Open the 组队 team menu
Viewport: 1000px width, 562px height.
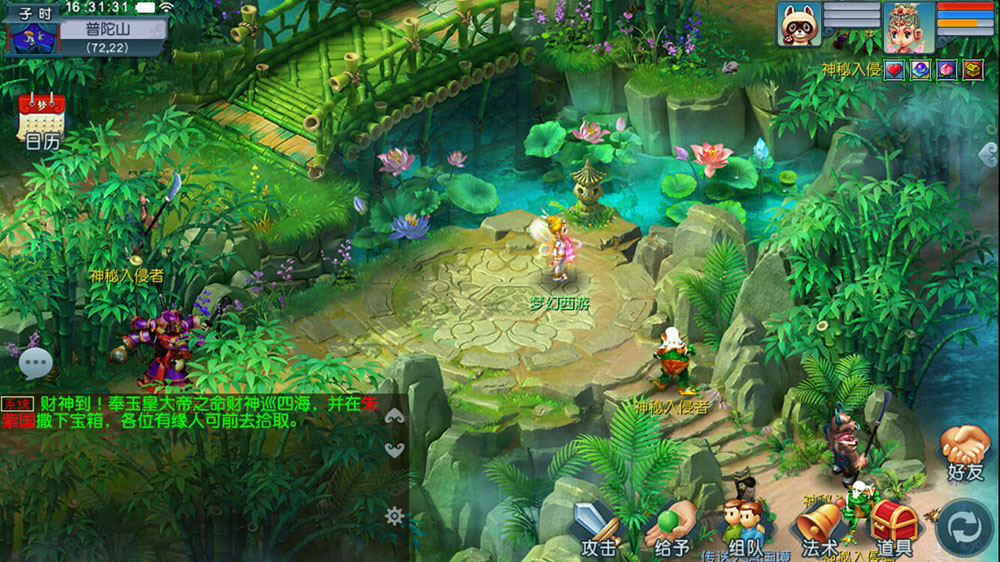tap(745, 525)
